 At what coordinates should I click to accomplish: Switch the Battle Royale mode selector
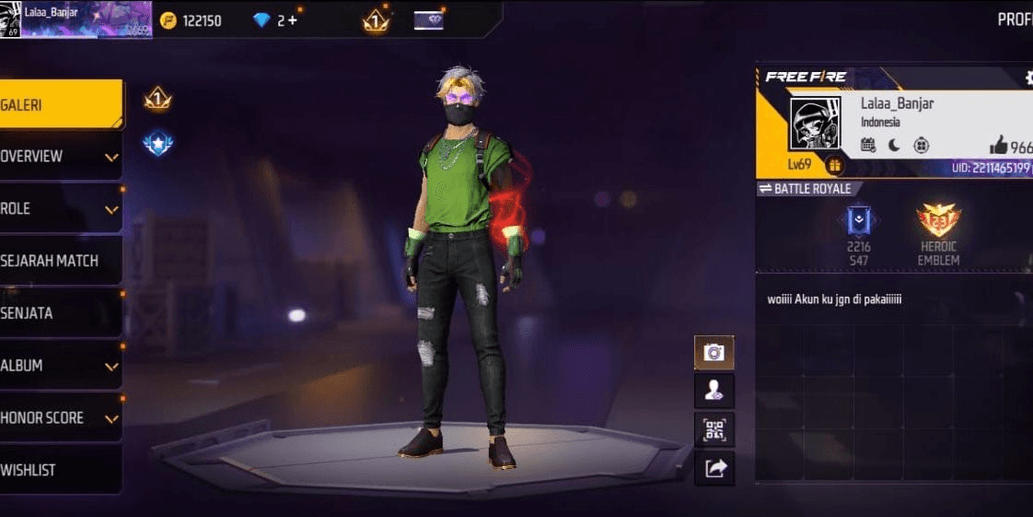[806, 189]
